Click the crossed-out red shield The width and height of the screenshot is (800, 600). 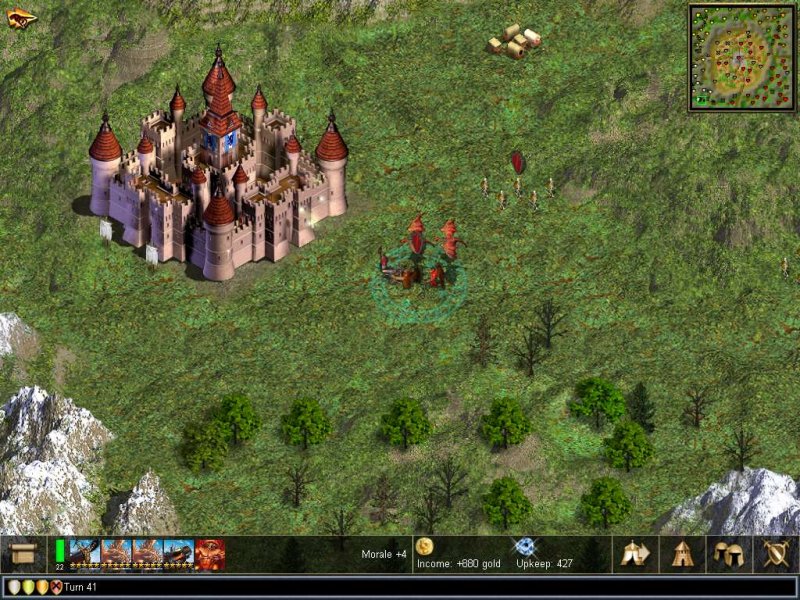55,586
